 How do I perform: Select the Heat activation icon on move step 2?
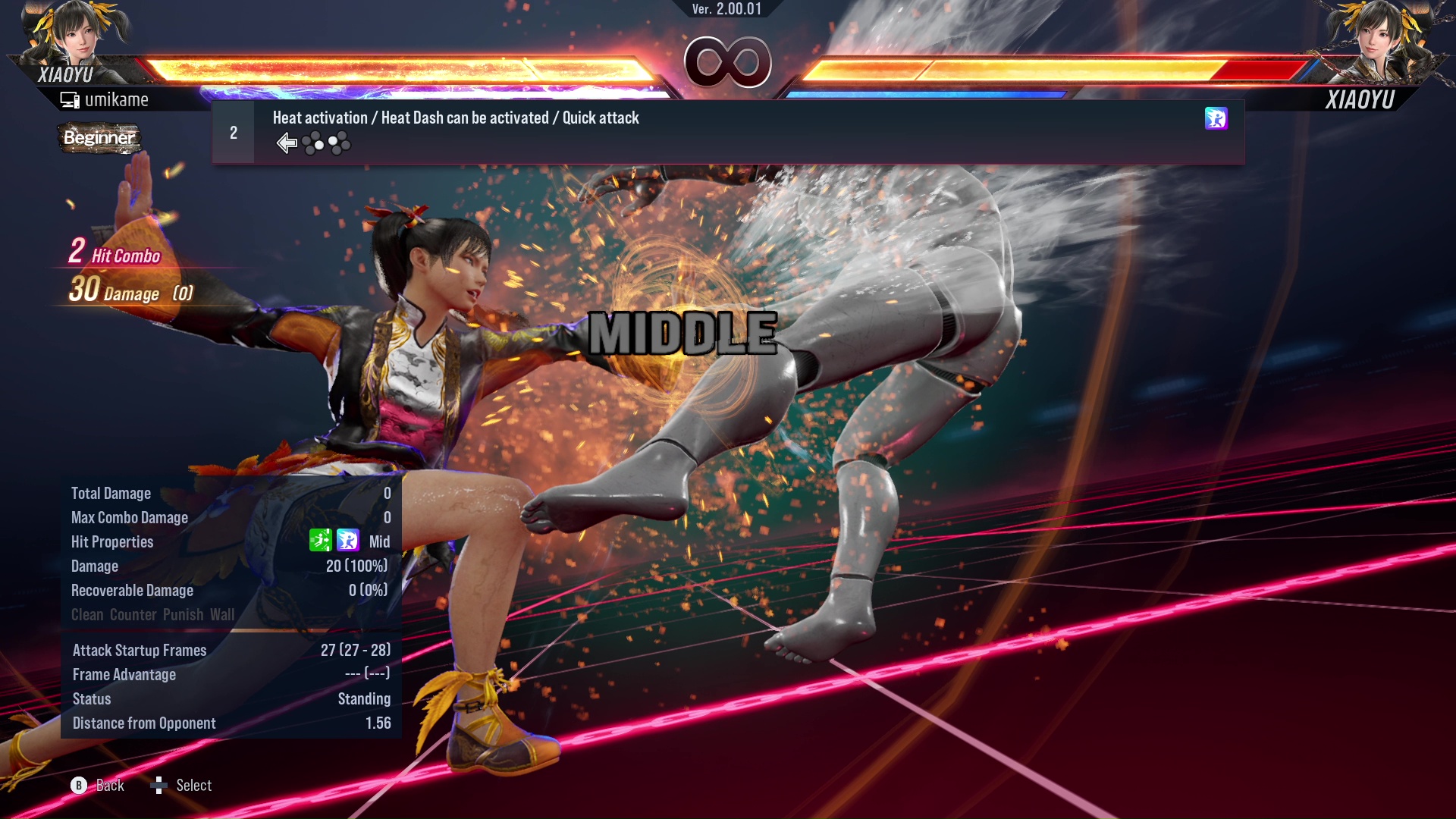pyautogui.click(x=1216, y=118)
